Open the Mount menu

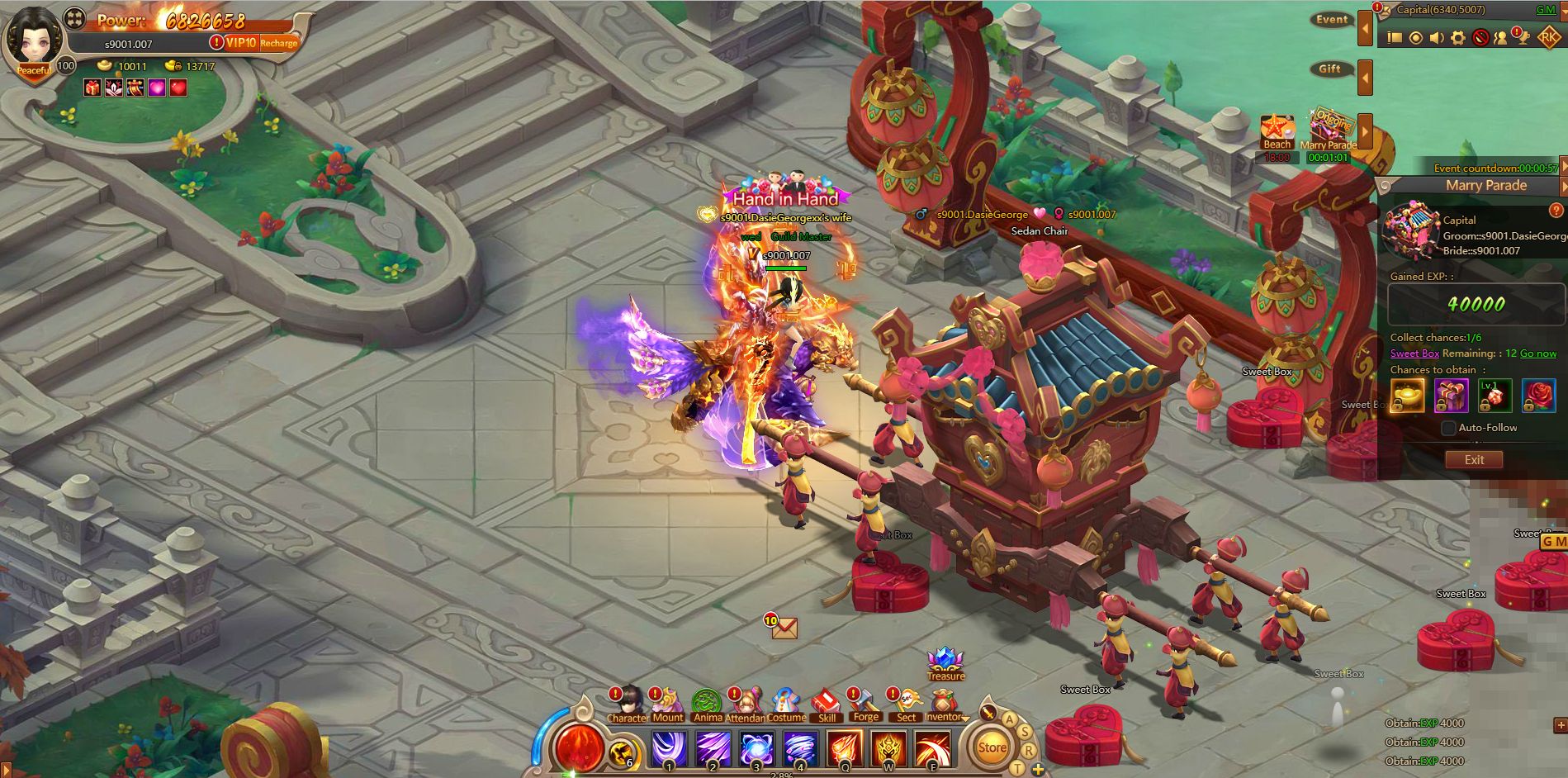point(667,704)
